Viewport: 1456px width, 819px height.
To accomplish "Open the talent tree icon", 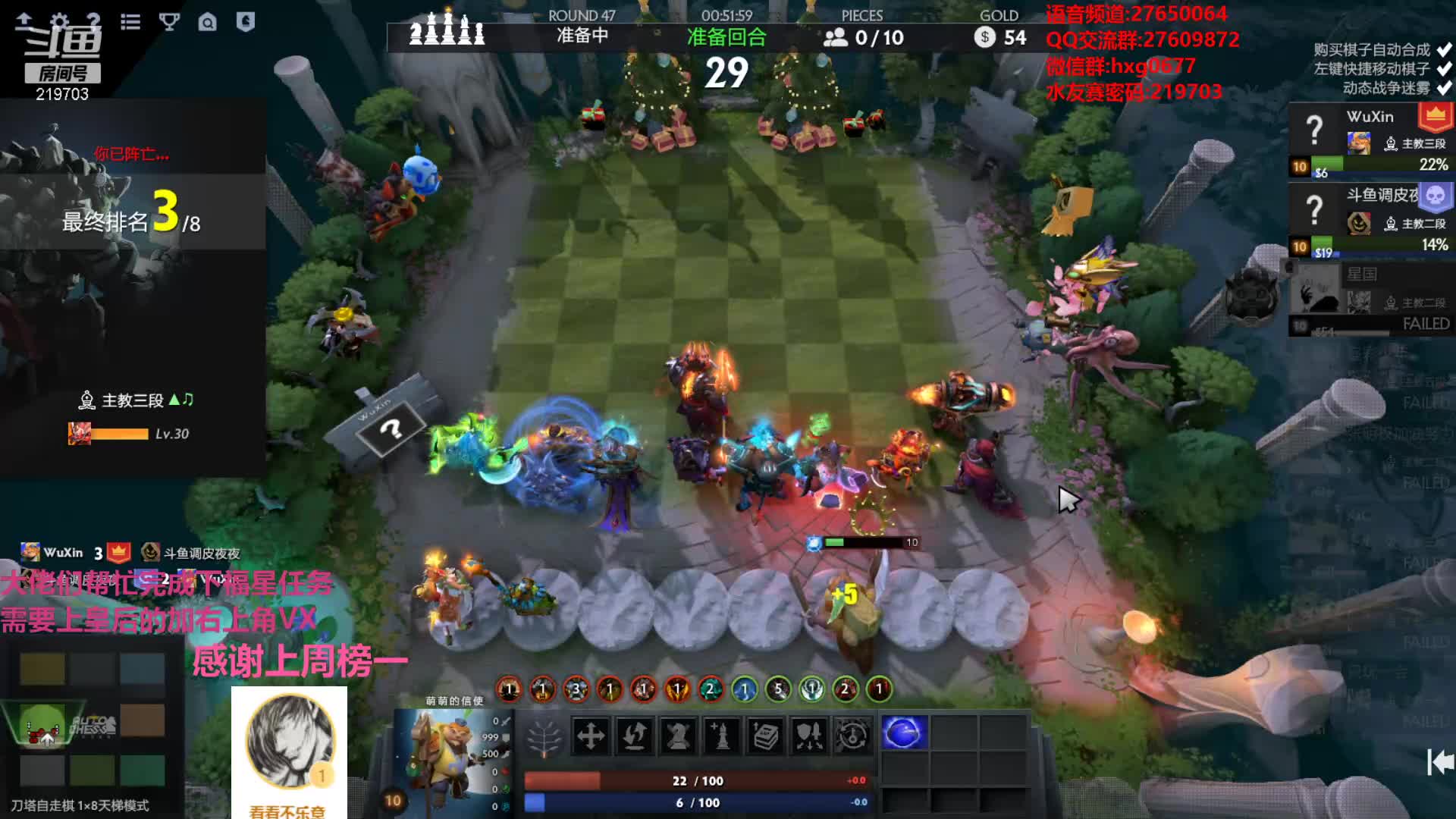I will (x=544, y=736).
